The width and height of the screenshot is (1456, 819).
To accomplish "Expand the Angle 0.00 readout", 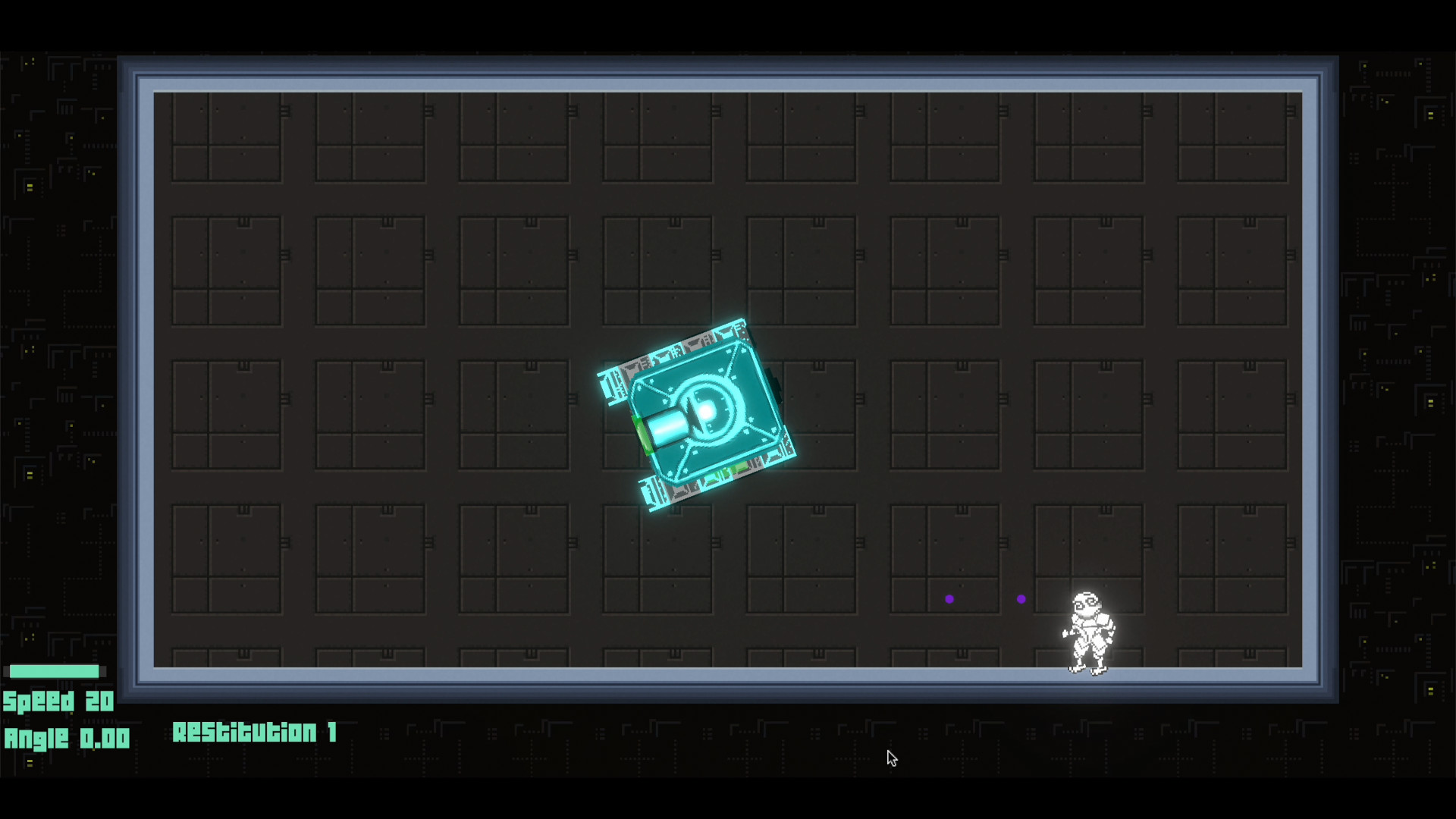I will 67,738.
